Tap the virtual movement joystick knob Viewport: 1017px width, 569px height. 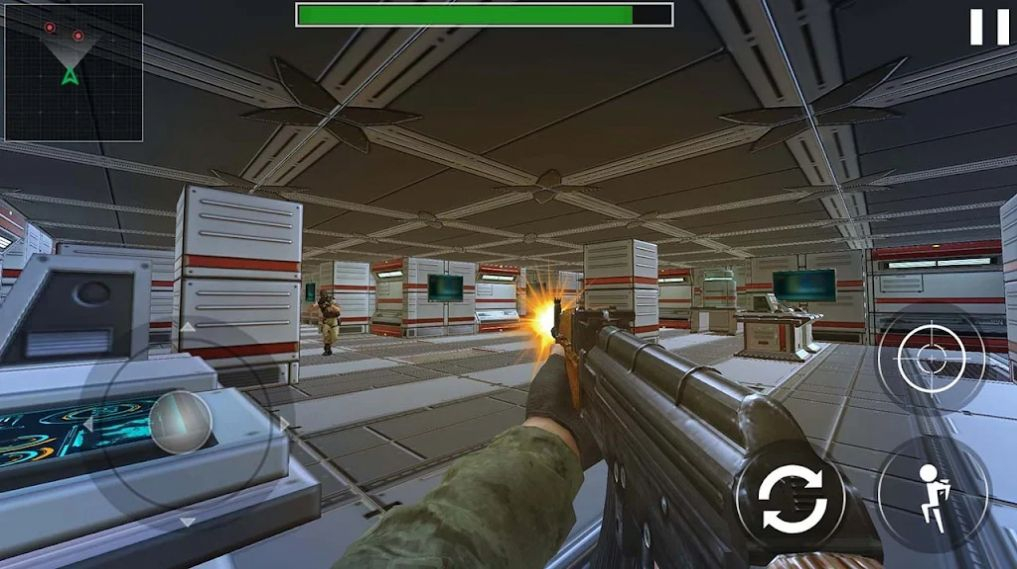click(180, 422)
